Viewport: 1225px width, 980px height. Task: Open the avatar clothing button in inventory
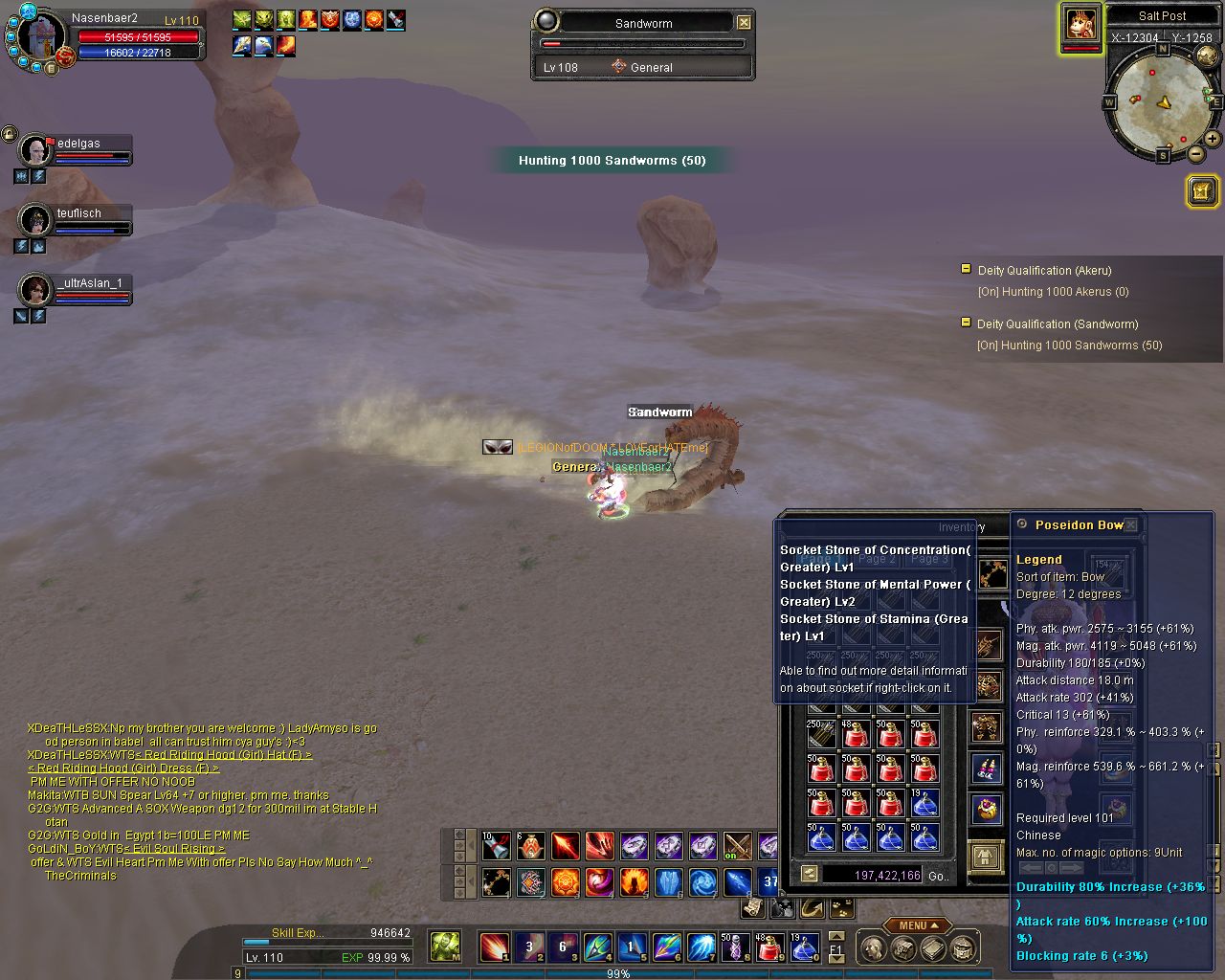[x=985, y=856]
